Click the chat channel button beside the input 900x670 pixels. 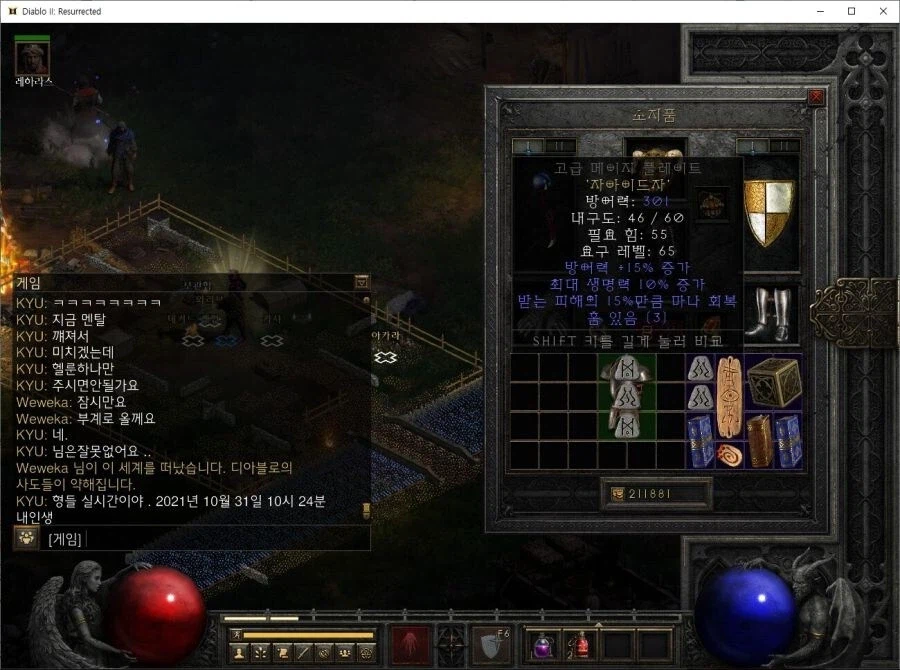click(25, 538)
